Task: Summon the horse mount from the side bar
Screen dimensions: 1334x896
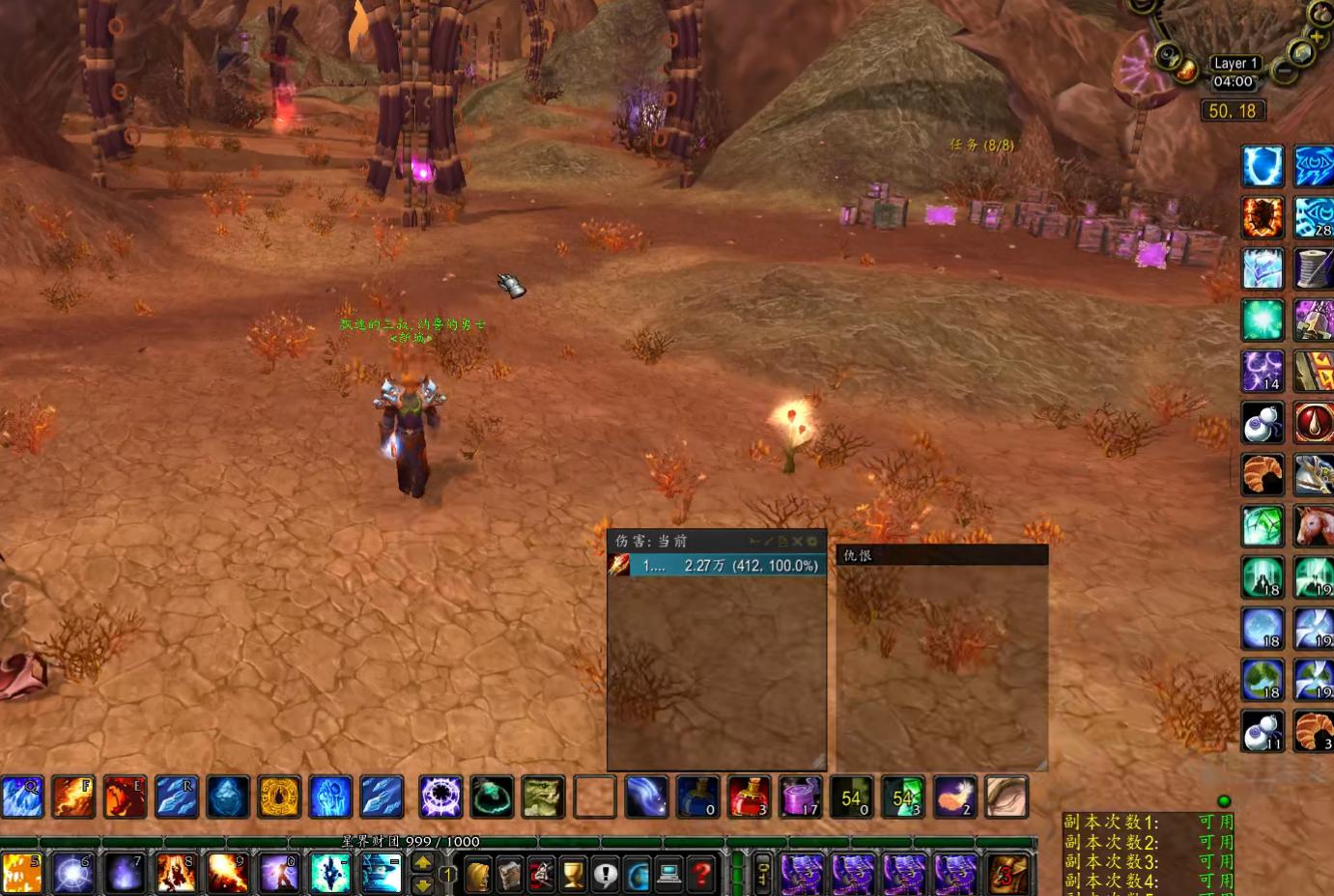Action: 1314,526
